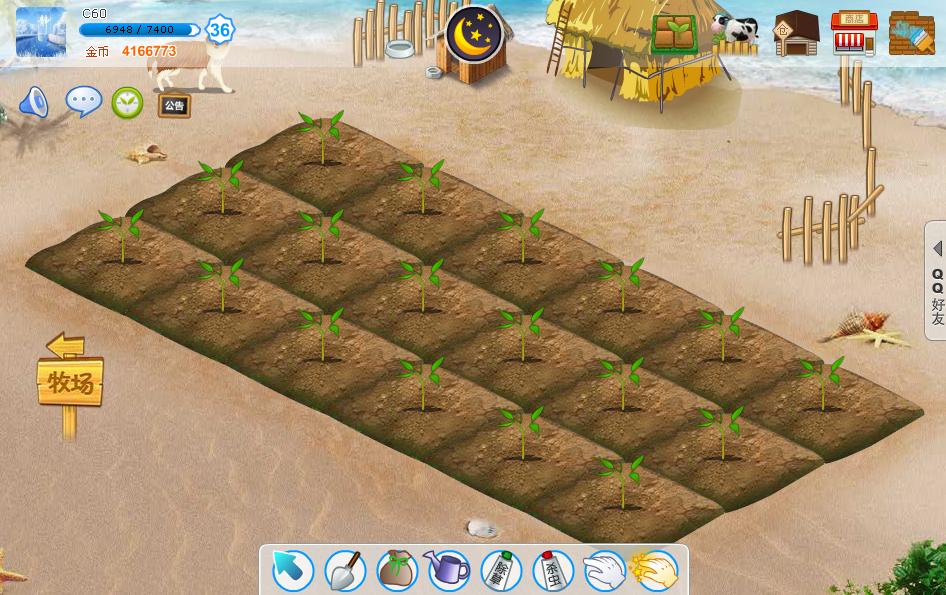Go to the cow pasture icon
The width and height of the screenshot is (946, 595).
(735, 33)
